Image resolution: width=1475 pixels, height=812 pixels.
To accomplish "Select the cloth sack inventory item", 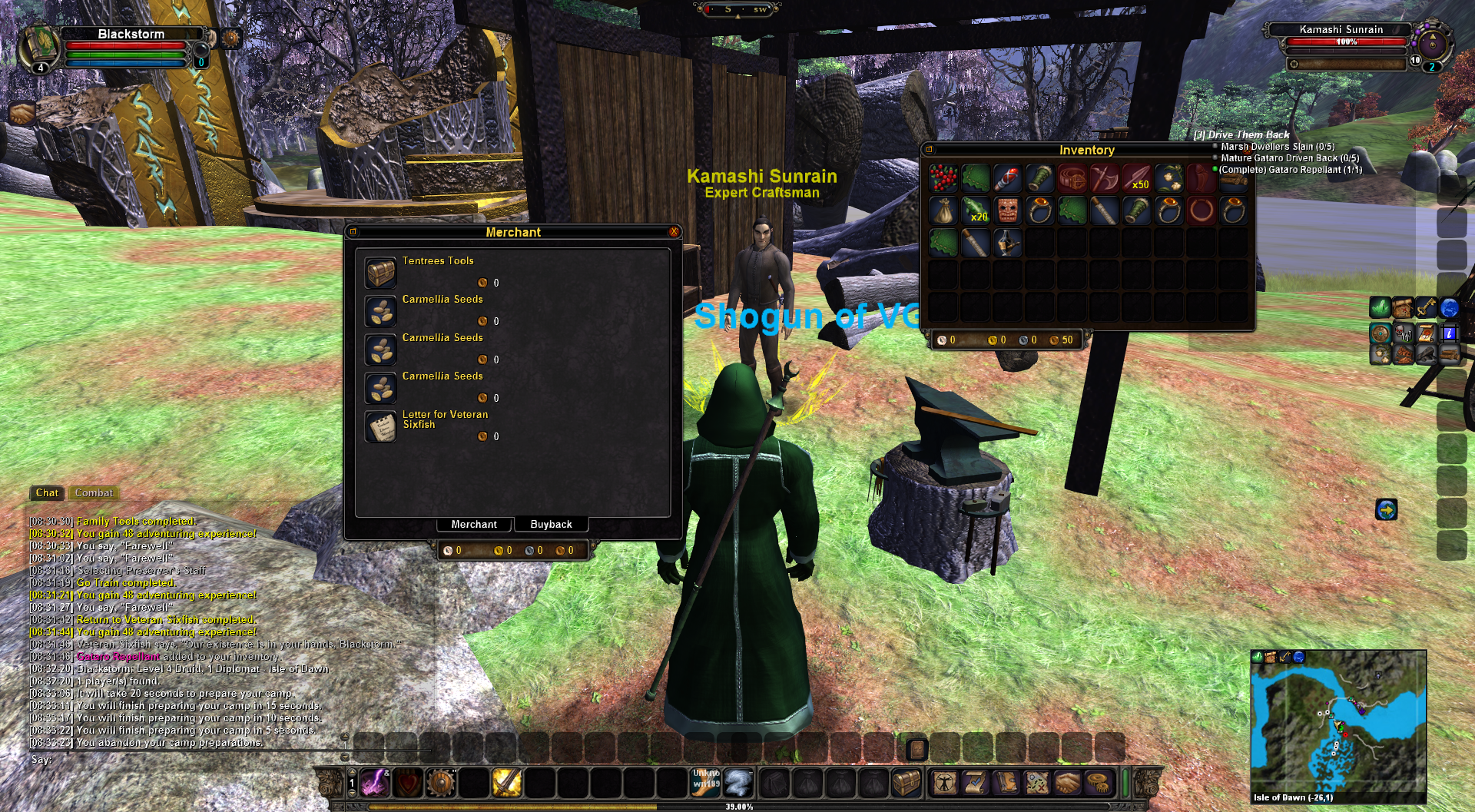I will [943, 210].
